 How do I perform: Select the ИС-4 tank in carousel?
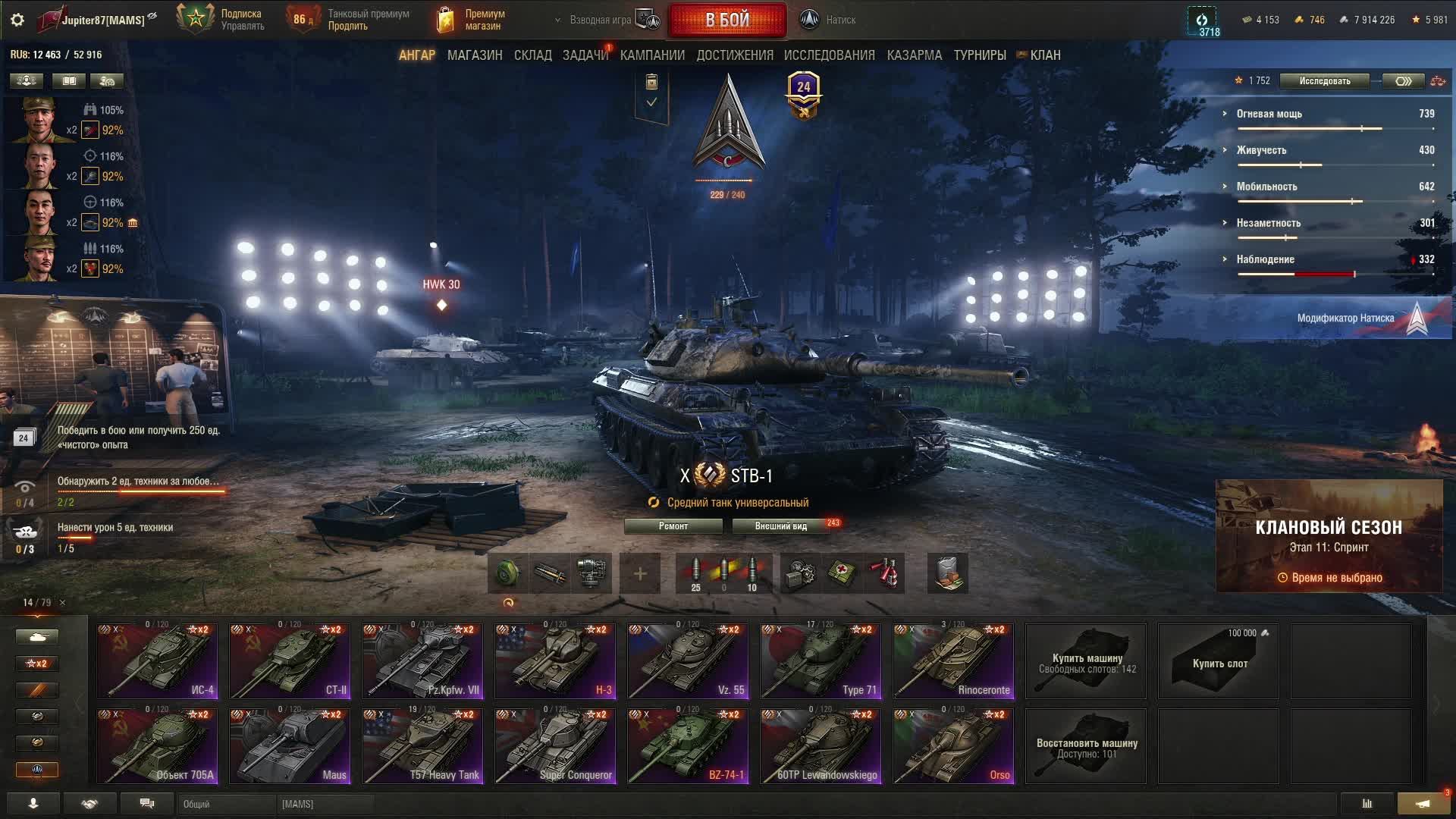(157, 661)
